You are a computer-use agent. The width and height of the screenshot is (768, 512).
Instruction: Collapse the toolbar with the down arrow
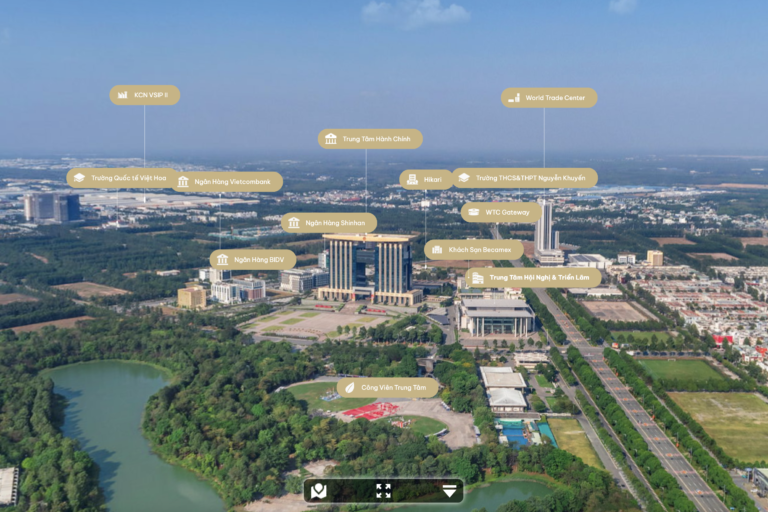pos(449,490)
